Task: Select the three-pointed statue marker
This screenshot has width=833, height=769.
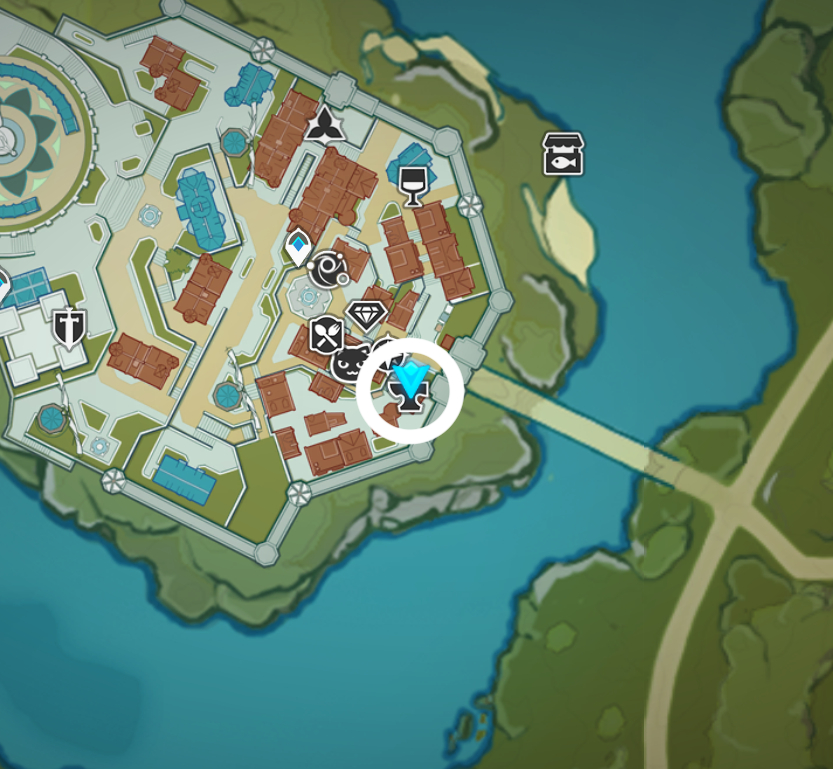Action: coord(323,125)
